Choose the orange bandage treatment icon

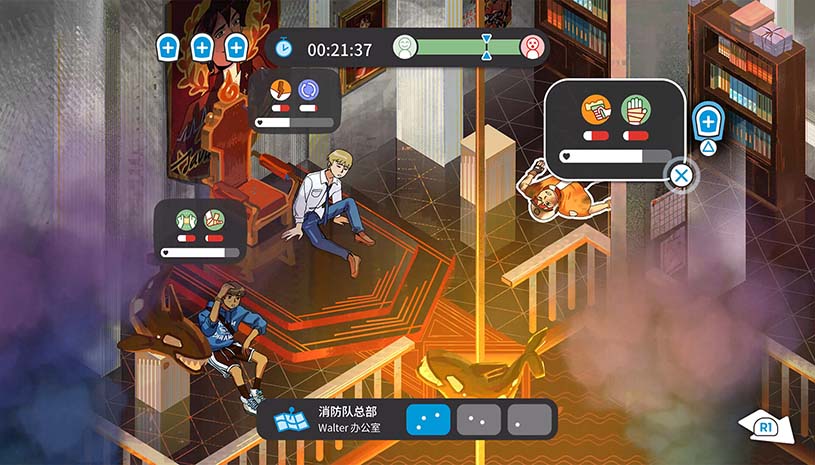596,110
